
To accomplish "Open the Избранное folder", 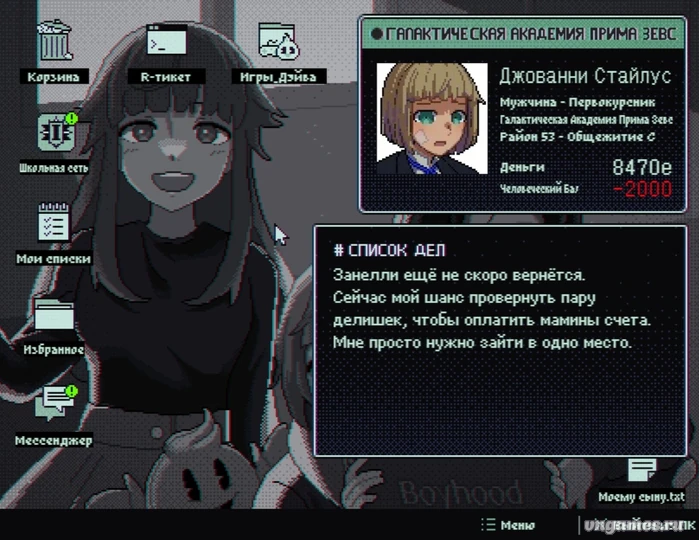I will click(54, 316).
